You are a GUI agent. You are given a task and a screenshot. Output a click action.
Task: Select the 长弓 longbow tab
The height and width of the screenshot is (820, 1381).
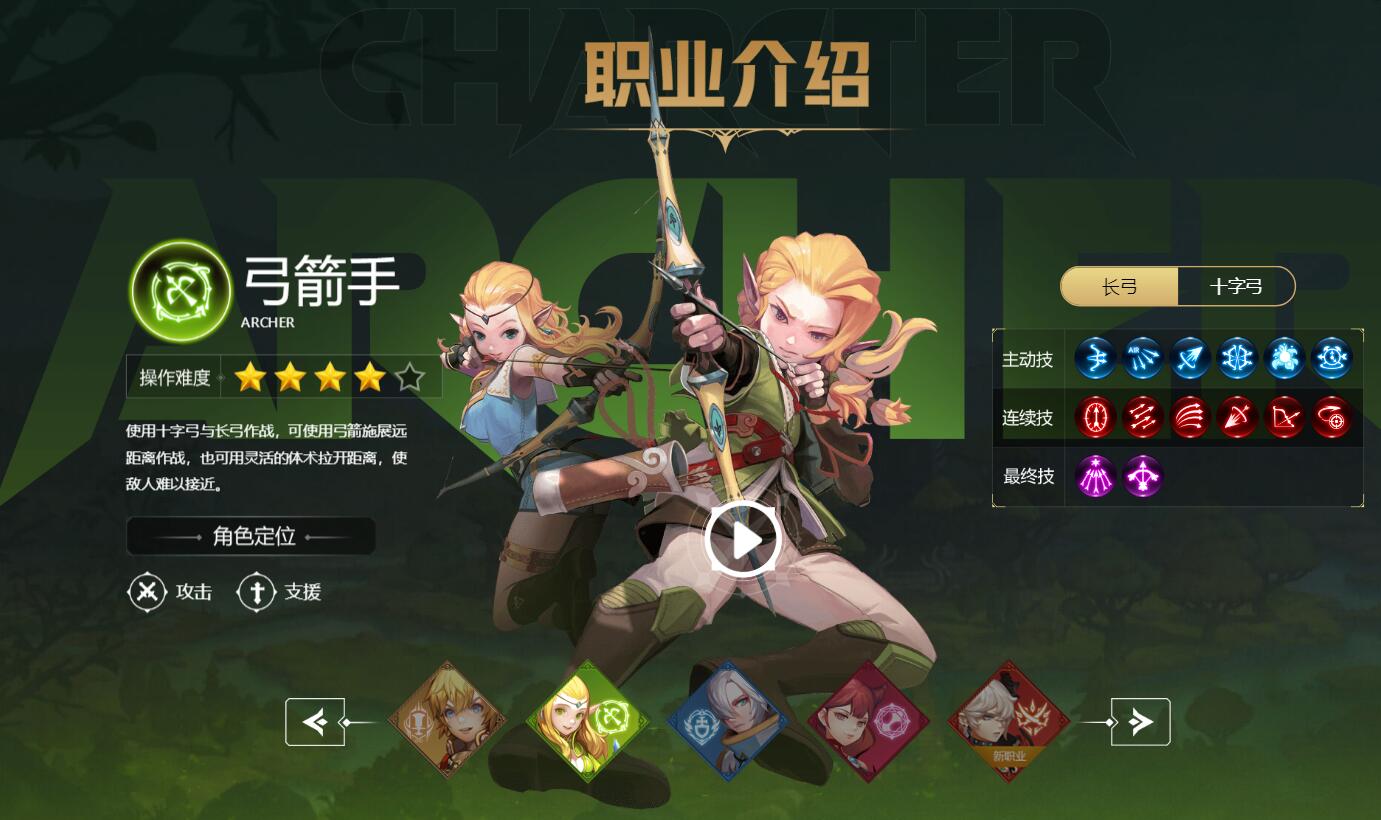tap(1121, 286)
